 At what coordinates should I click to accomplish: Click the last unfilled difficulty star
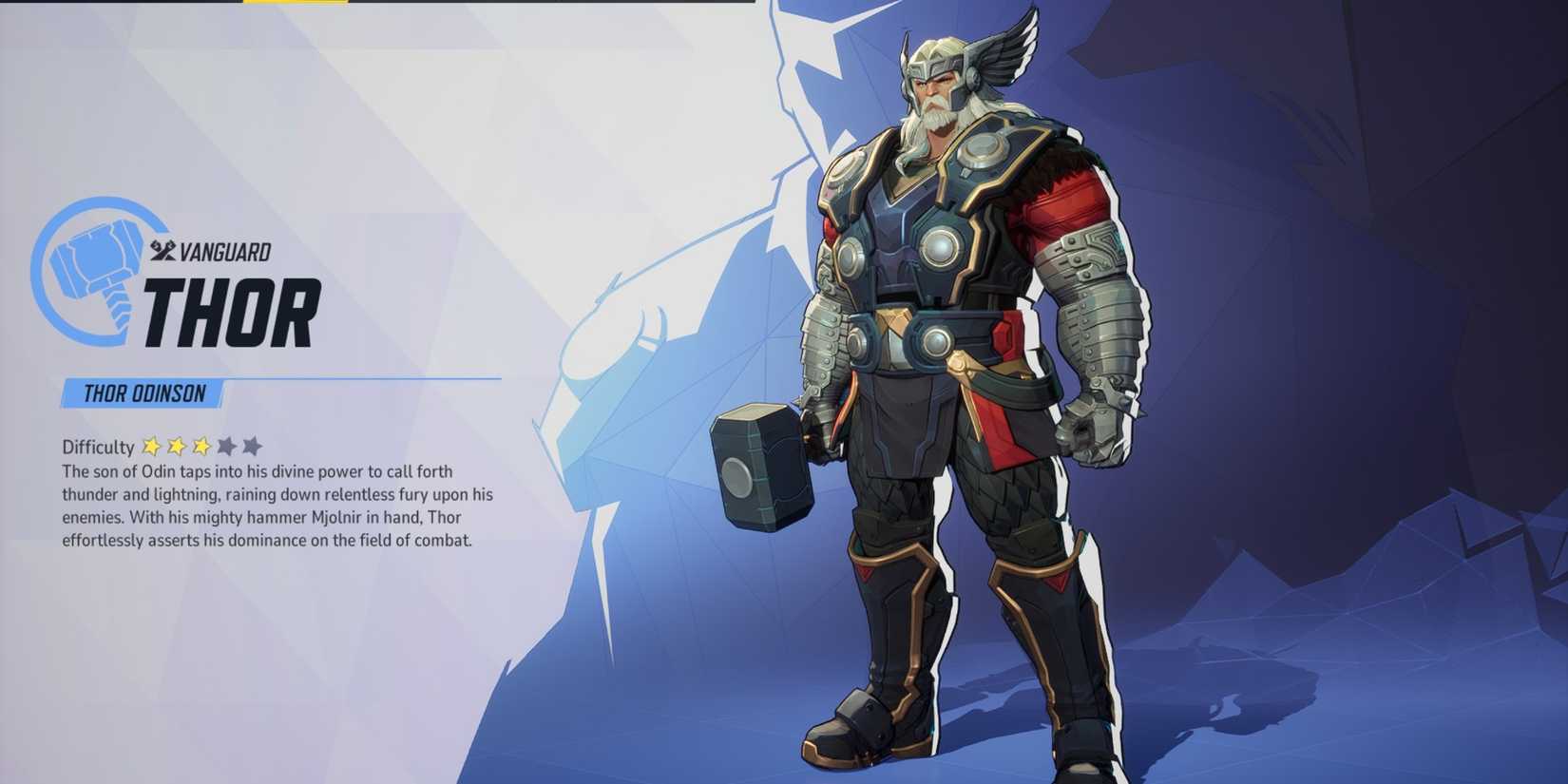252,446
